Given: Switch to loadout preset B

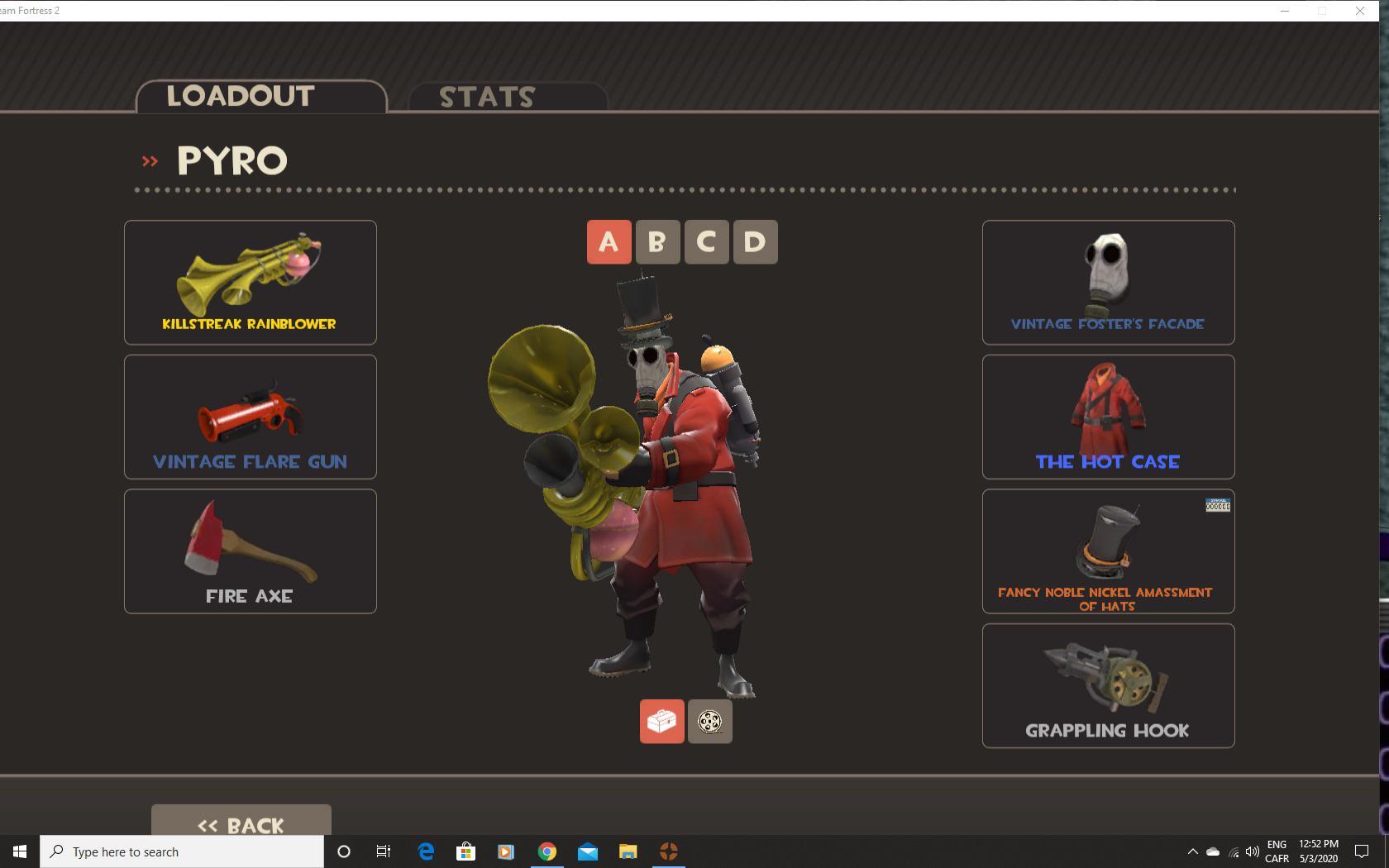Looking at the screenshot, I should point(657,241).
